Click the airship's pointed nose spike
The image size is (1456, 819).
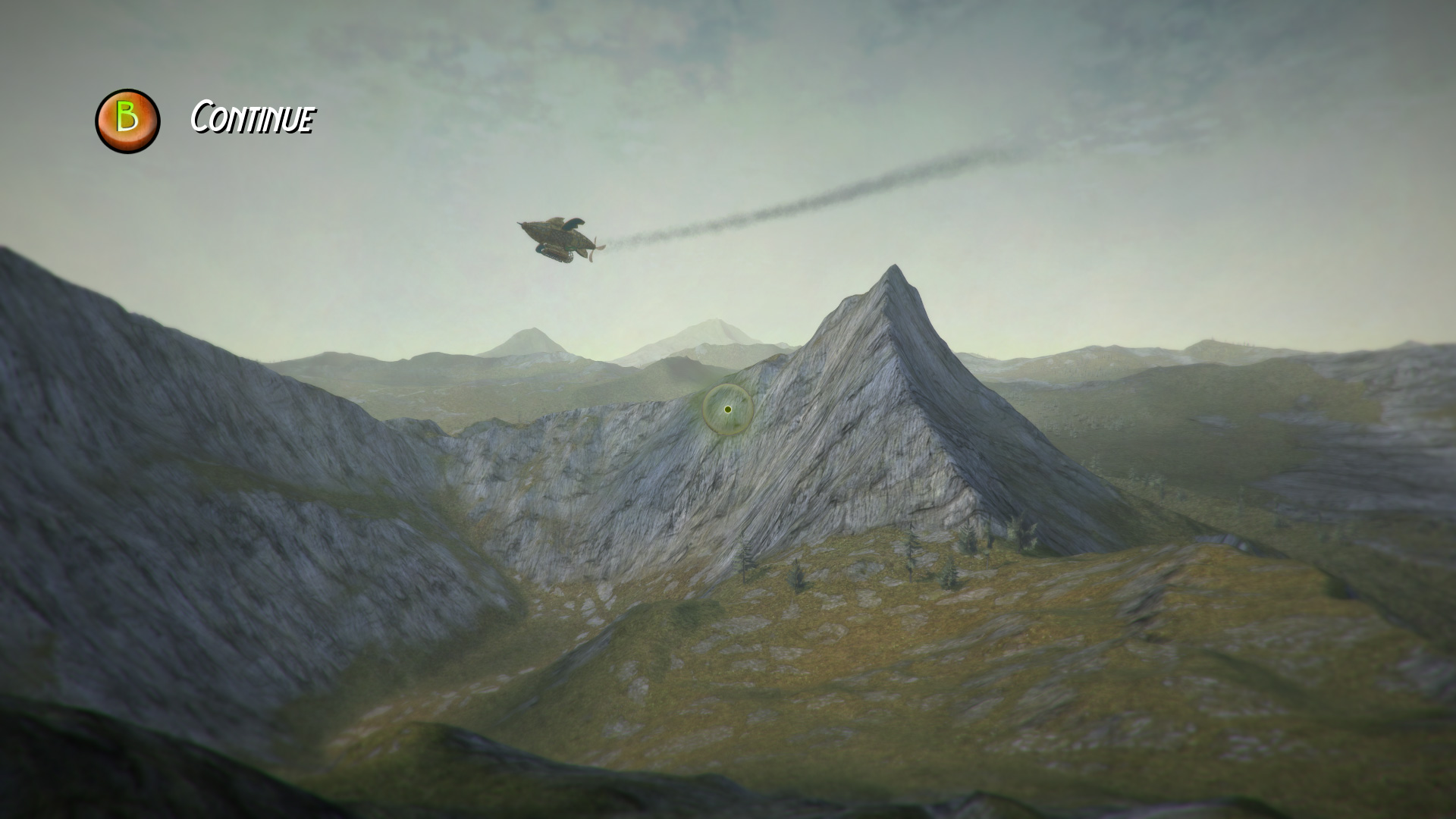(519, 223)
